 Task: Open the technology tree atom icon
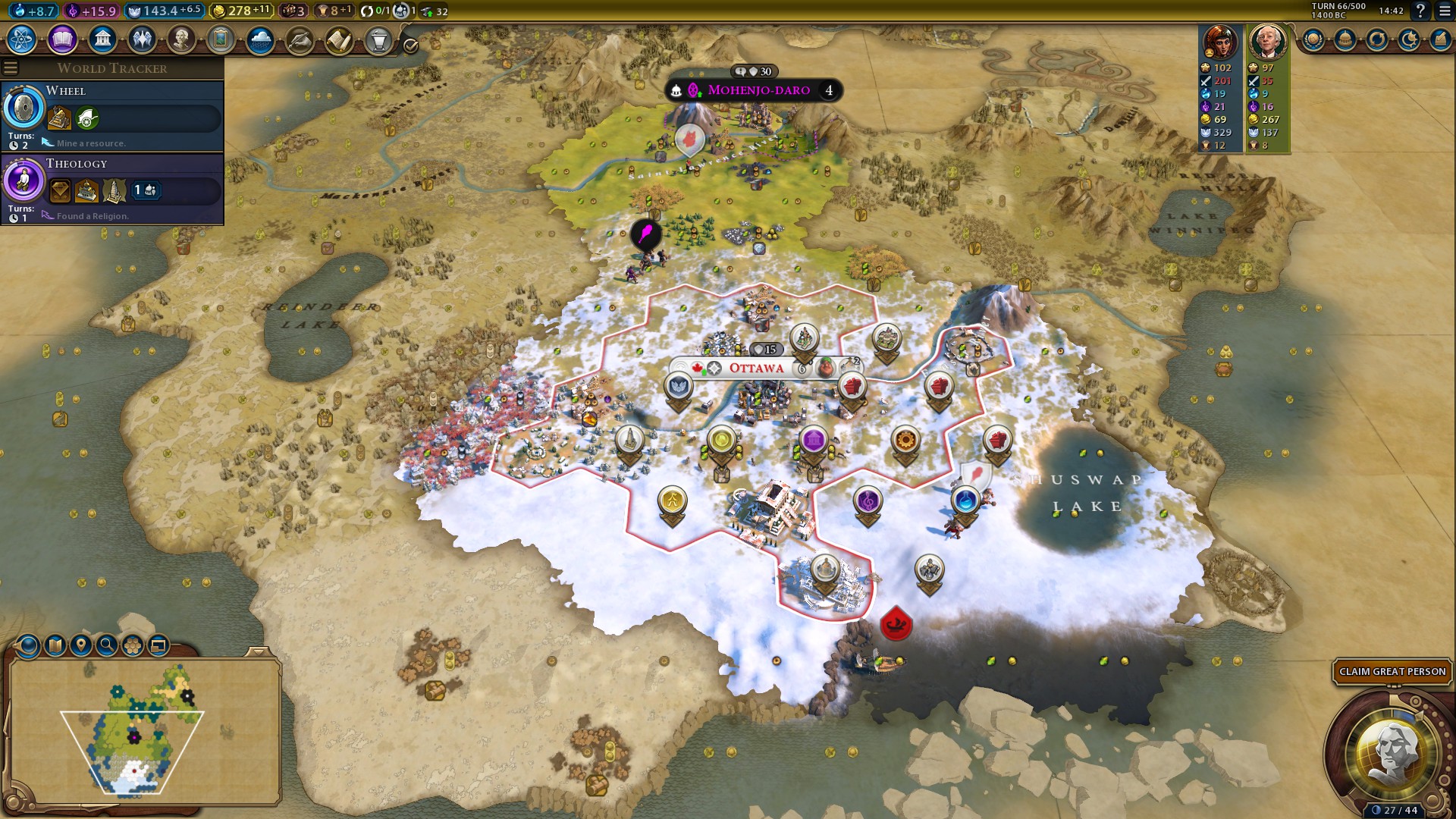coord(22,39)
